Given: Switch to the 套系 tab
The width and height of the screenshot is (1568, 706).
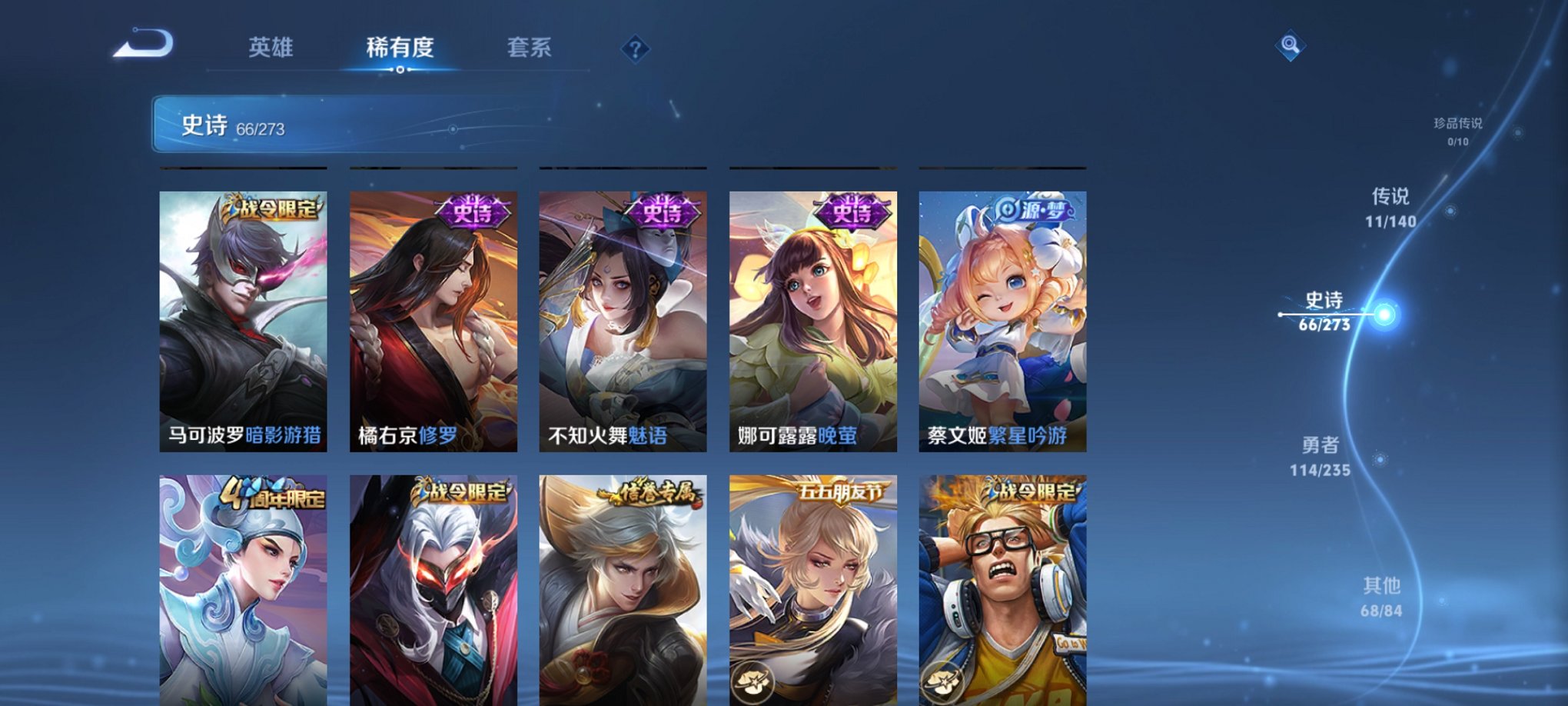Looking at the screenshot, I should click(x=530, y=48).
